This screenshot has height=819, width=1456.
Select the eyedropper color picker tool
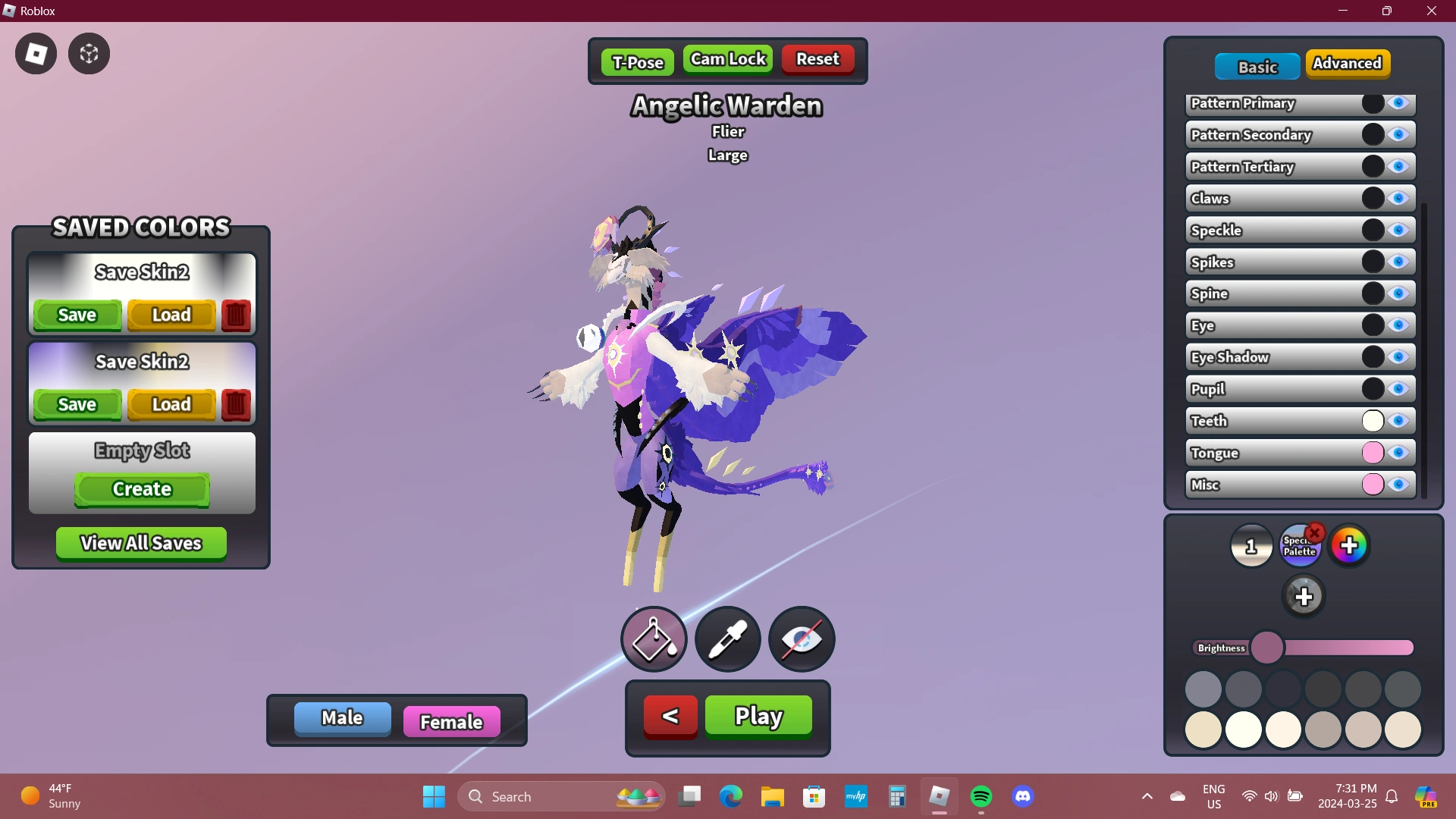(726, 639)
